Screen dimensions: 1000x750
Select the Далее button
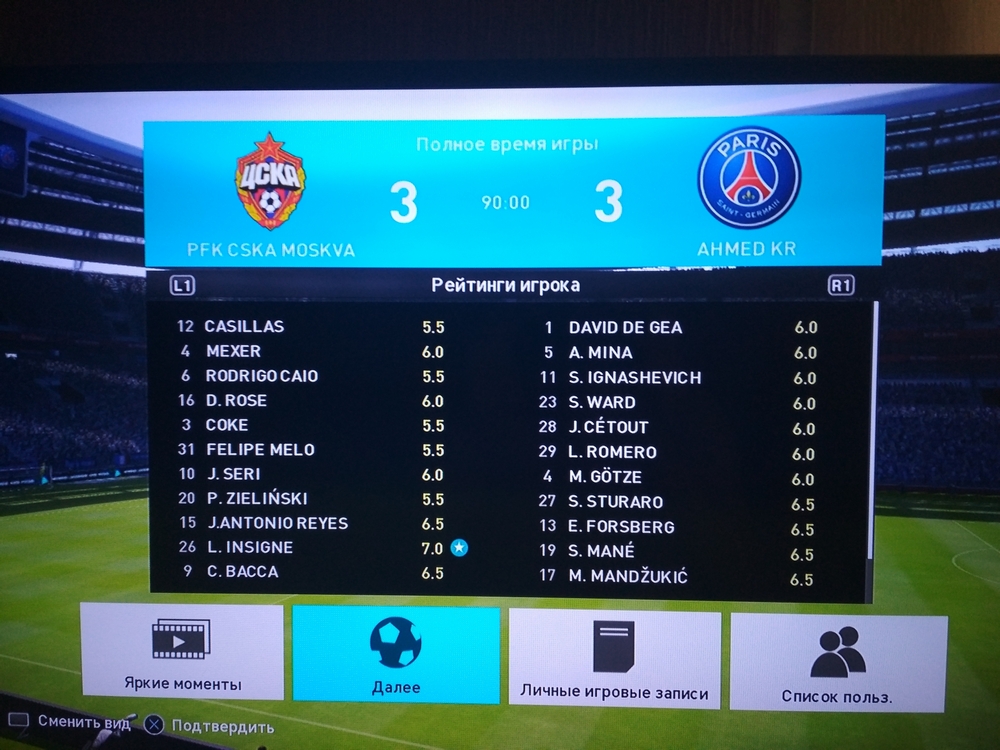[396, 656]
